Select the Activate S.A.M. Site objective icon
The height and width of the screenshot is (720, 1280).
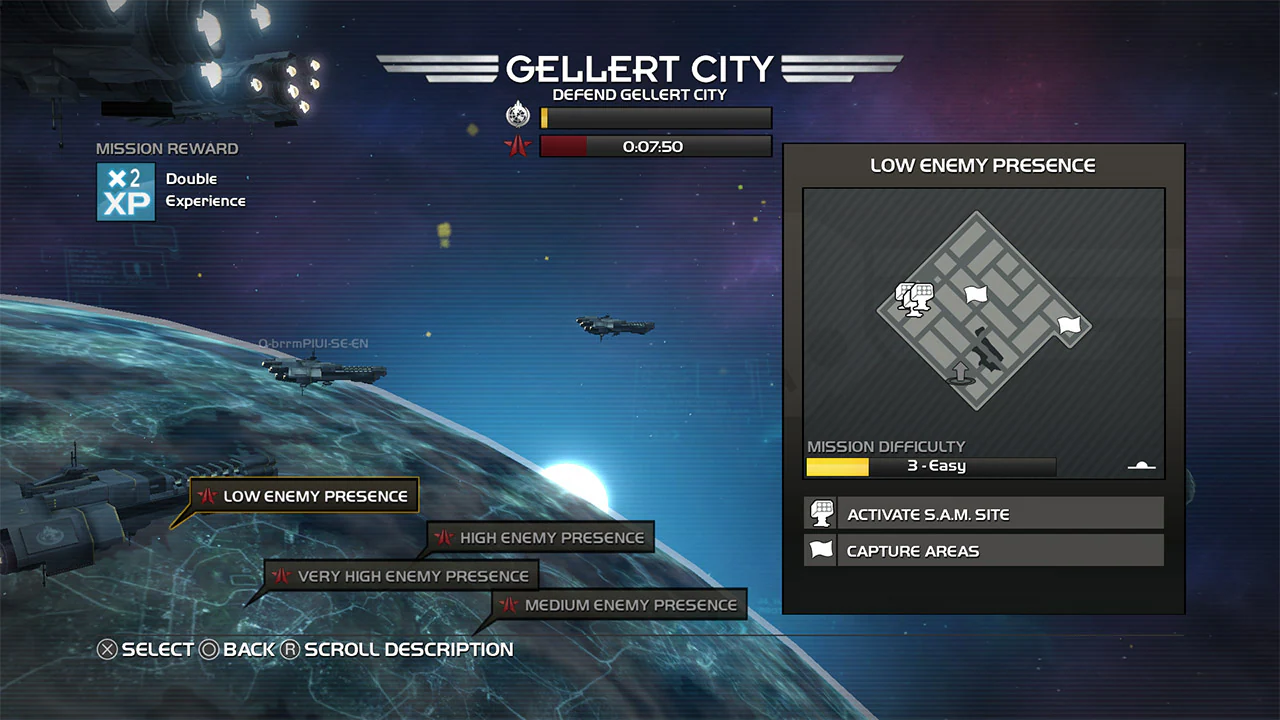[820, 513]
